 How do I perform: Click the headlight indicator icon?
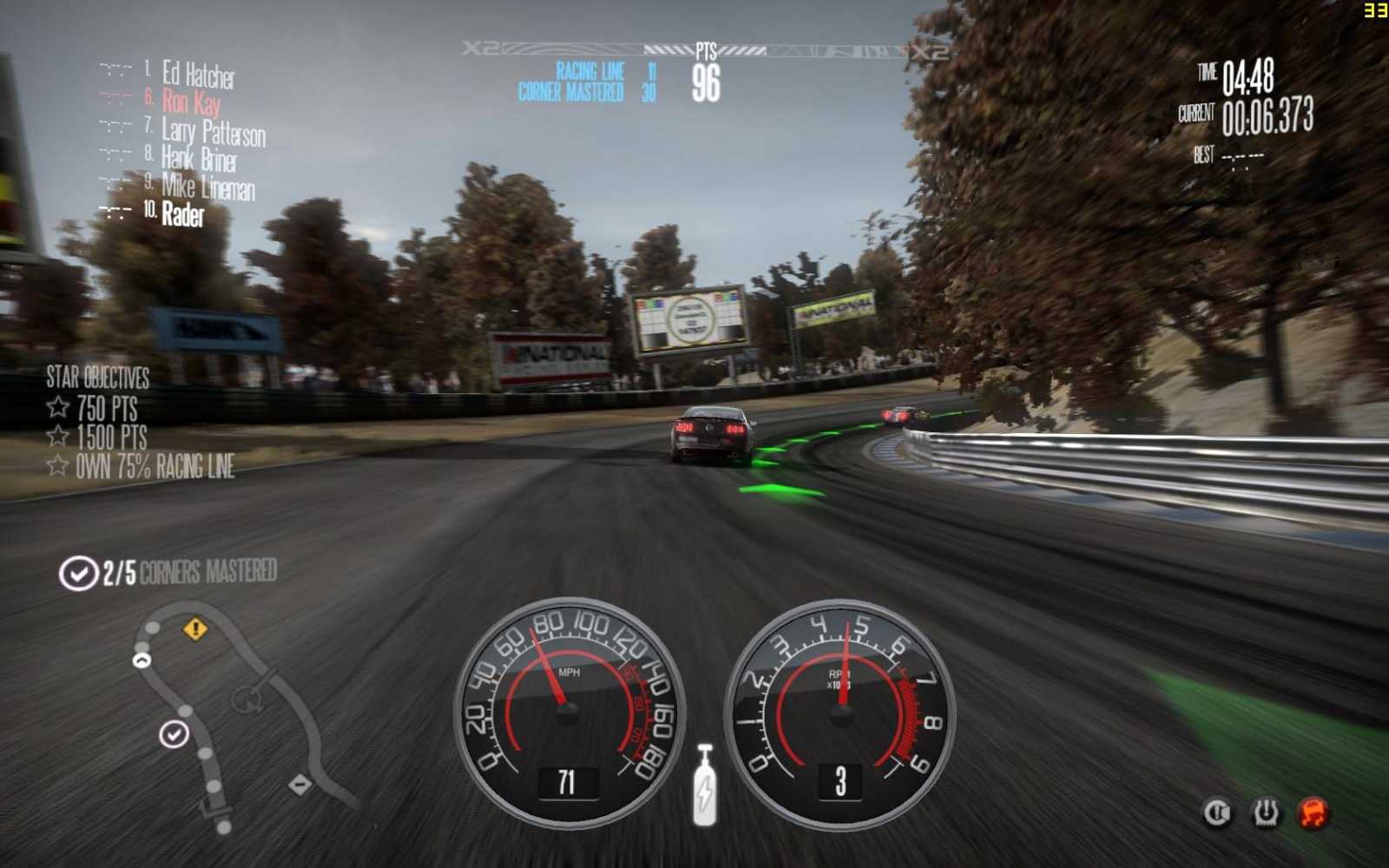[x=1217, y=812]
